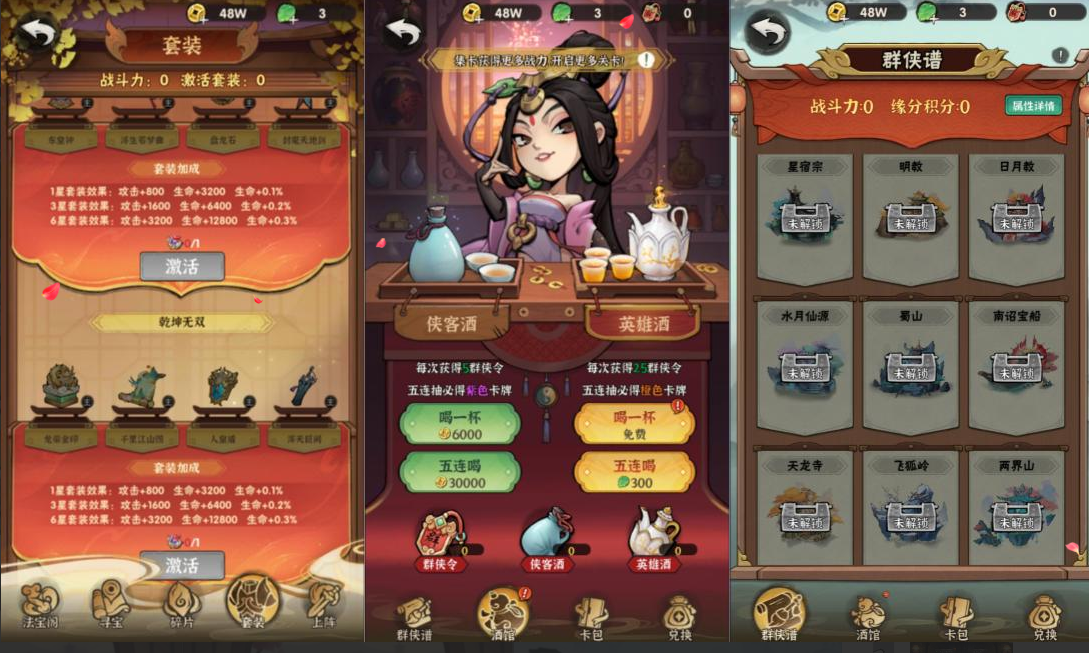The height and width of the screenshot is (653, 1089).
Task: Click 五连喝 costing 300 jade
Action: click(x=634, y=473)
